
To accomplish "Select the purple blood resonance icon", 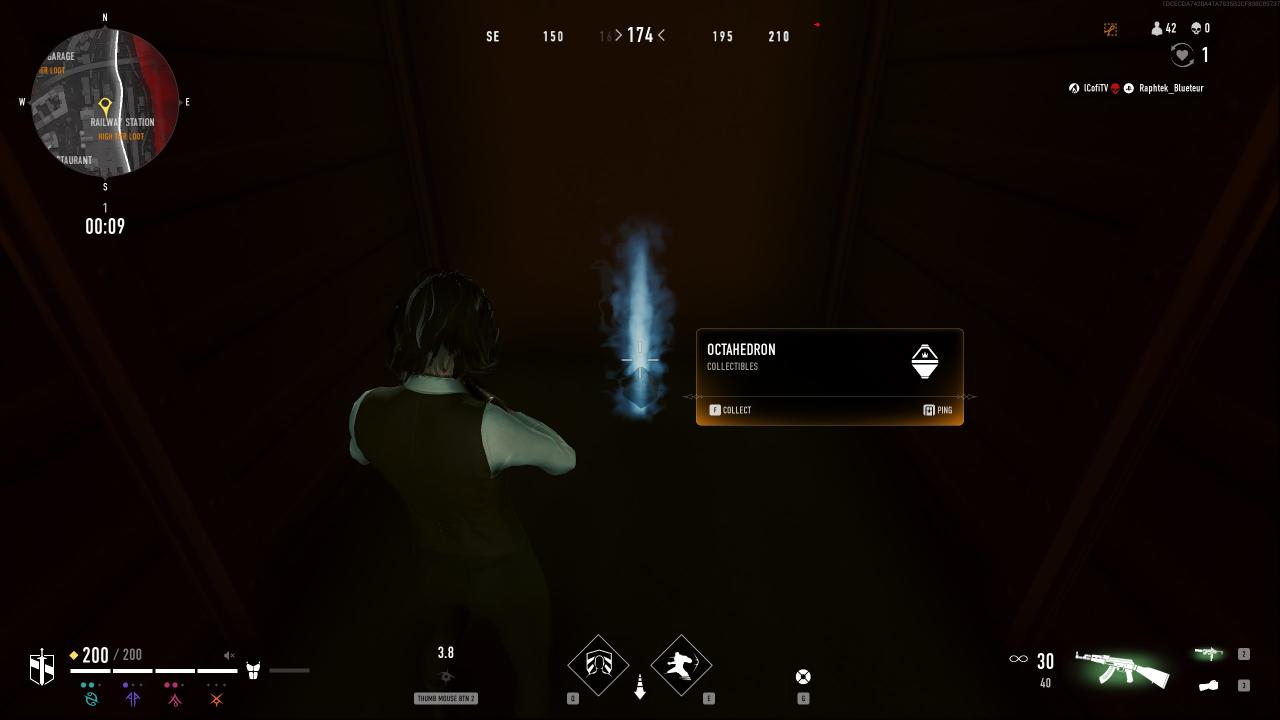I will coord(133,699).
